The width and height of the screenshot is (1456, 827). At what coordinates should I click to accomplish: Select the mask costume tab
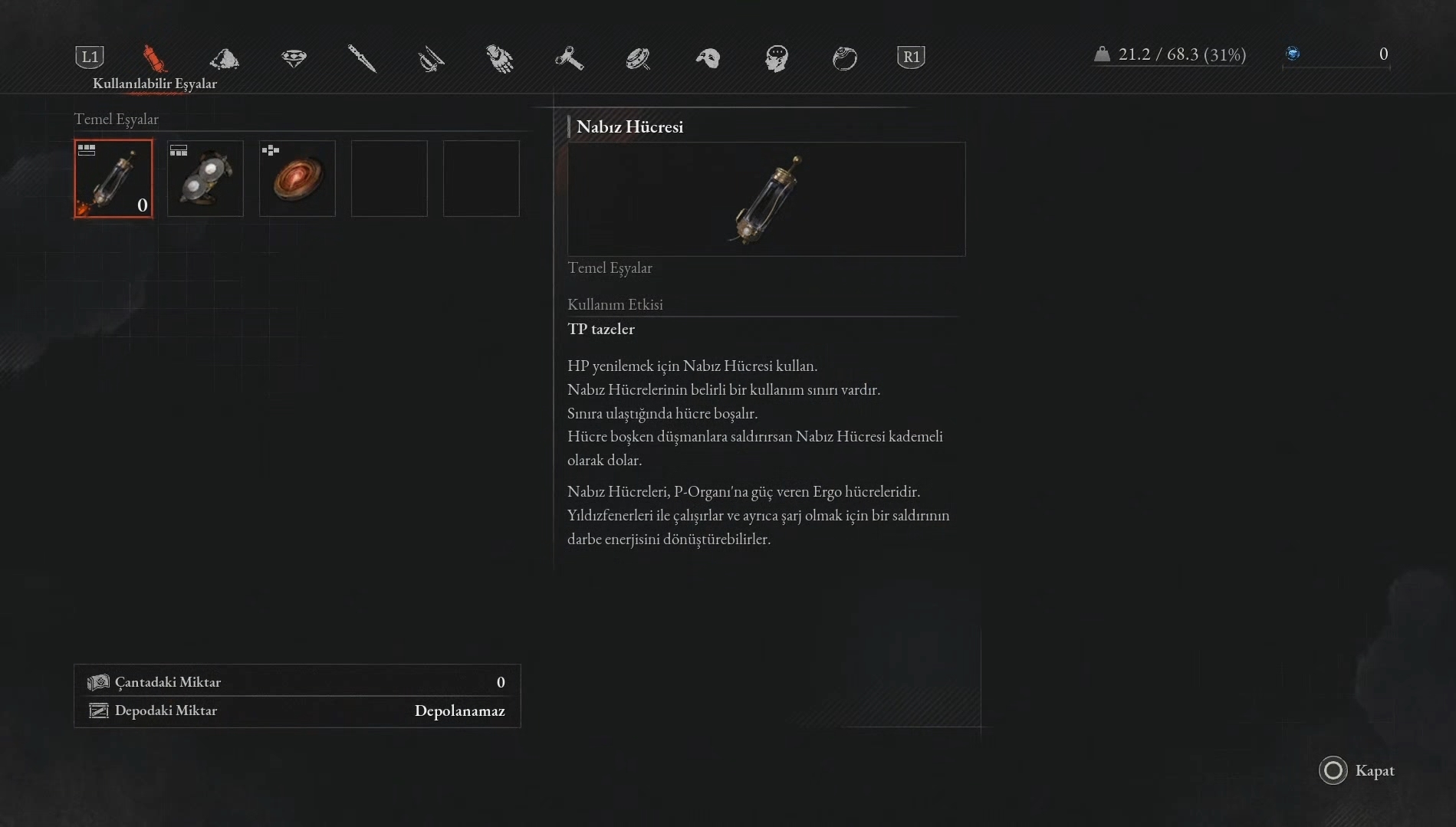click(x=708, y=58)
